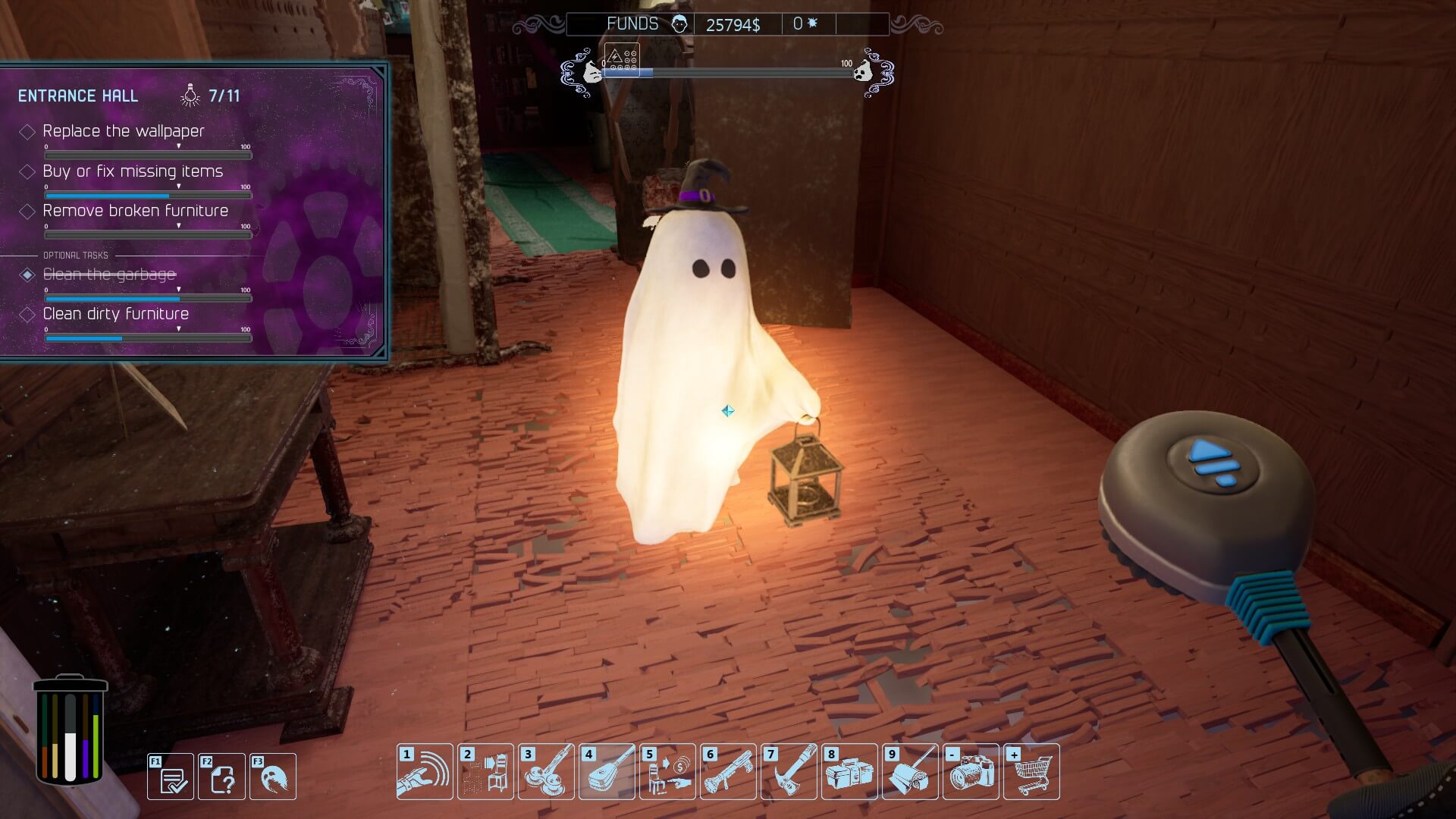
Task: Choose the paint roller tool
Action: (x=910, y=772)
